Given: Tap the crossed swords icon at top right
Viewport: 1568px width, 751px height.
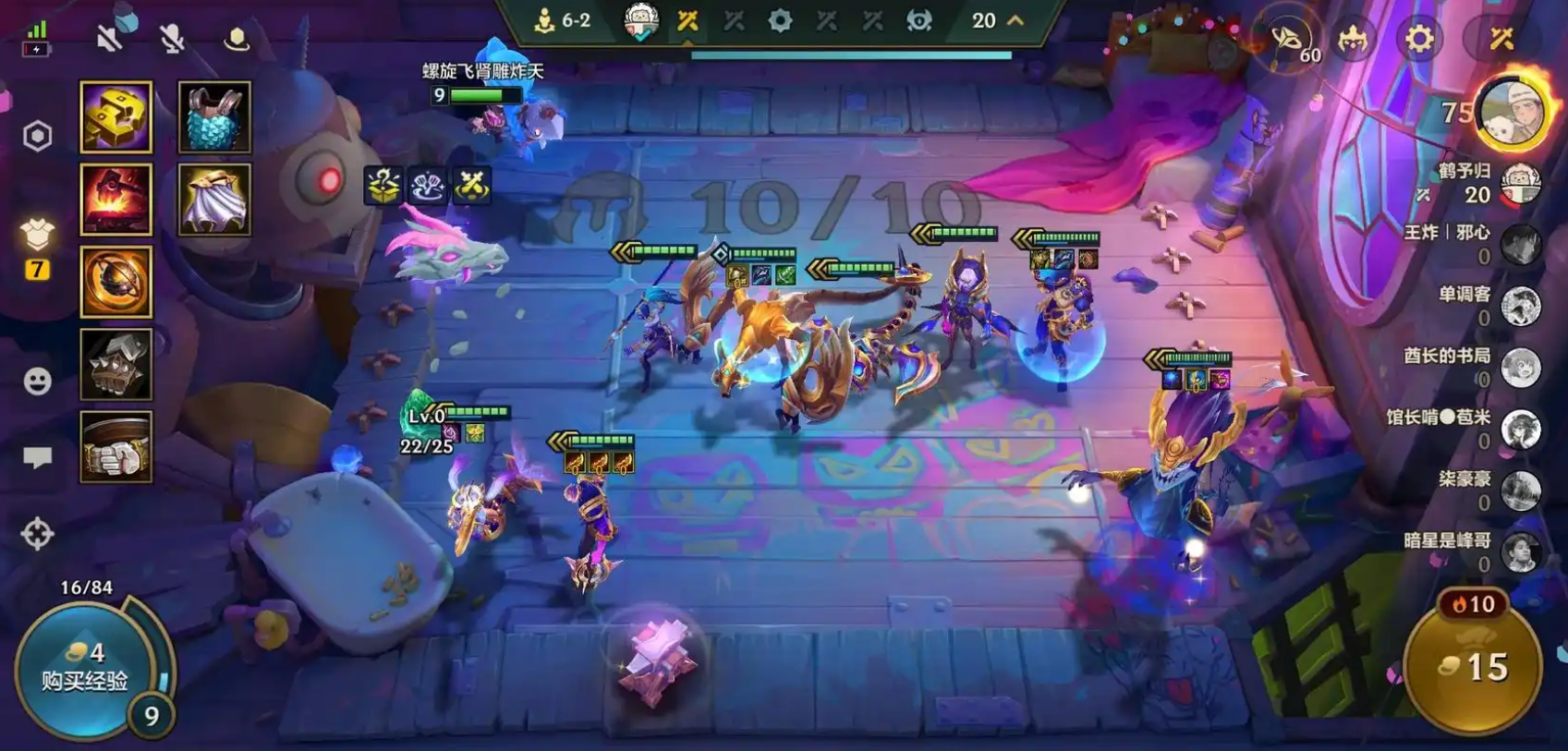Looking at the screenshot, I should click(1501, 39).
